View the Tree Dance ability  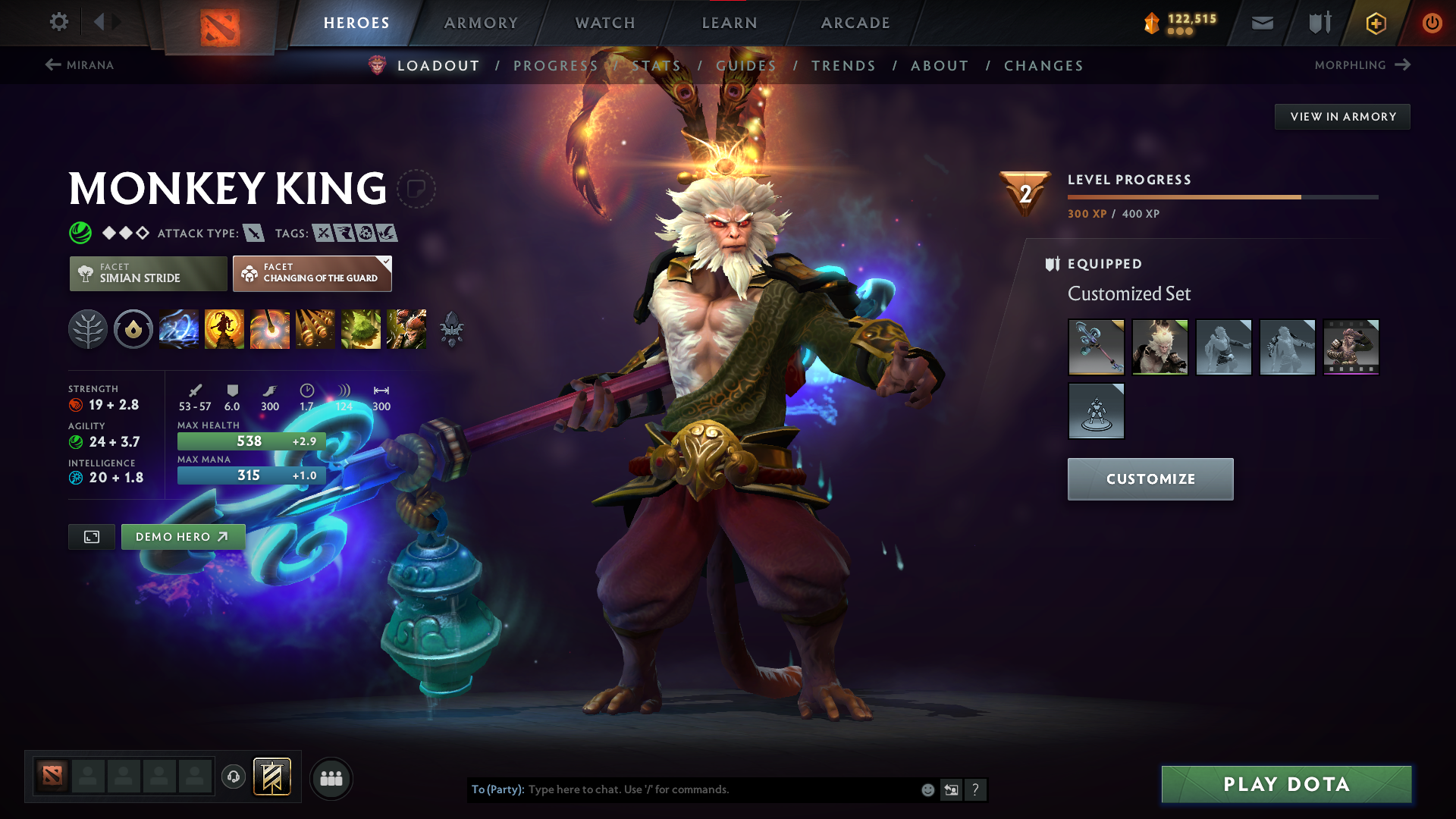(225, 329)
